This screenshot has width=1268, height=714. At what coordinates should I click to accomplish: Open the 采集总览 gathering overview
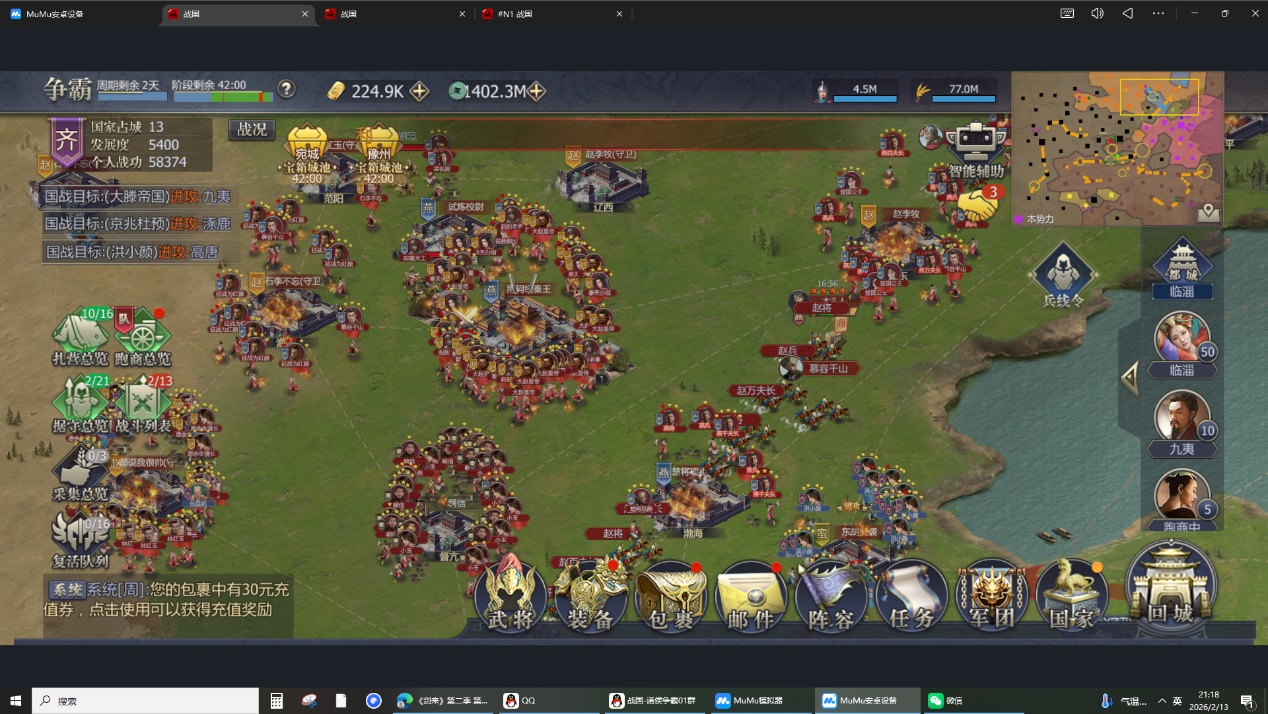(81, 473)
